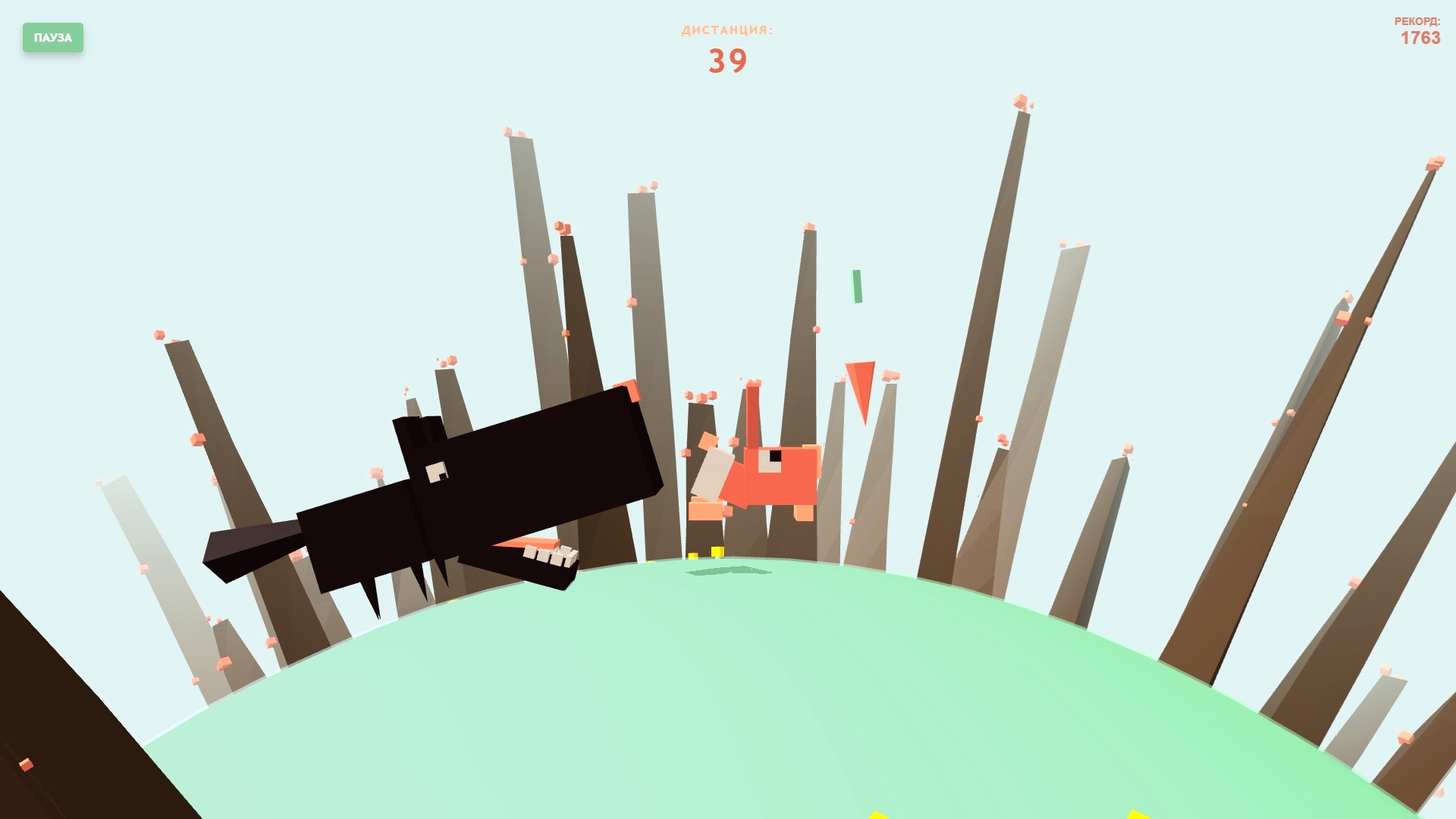Click the second yellow coin near the shadow

click(692, 556)
